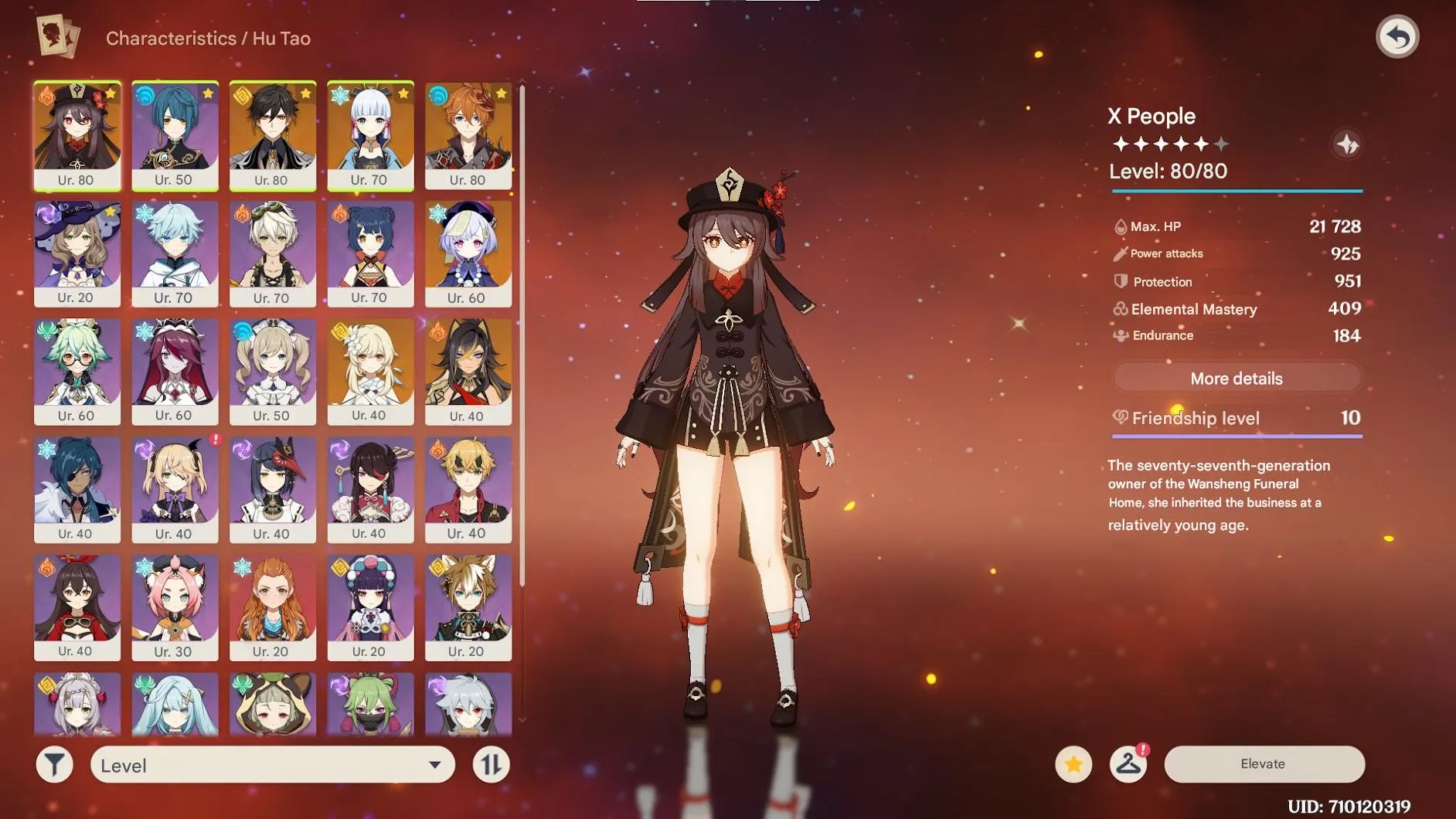Select the Hu Tao character card
The image size is (1456, 819).
pos(77,135)
